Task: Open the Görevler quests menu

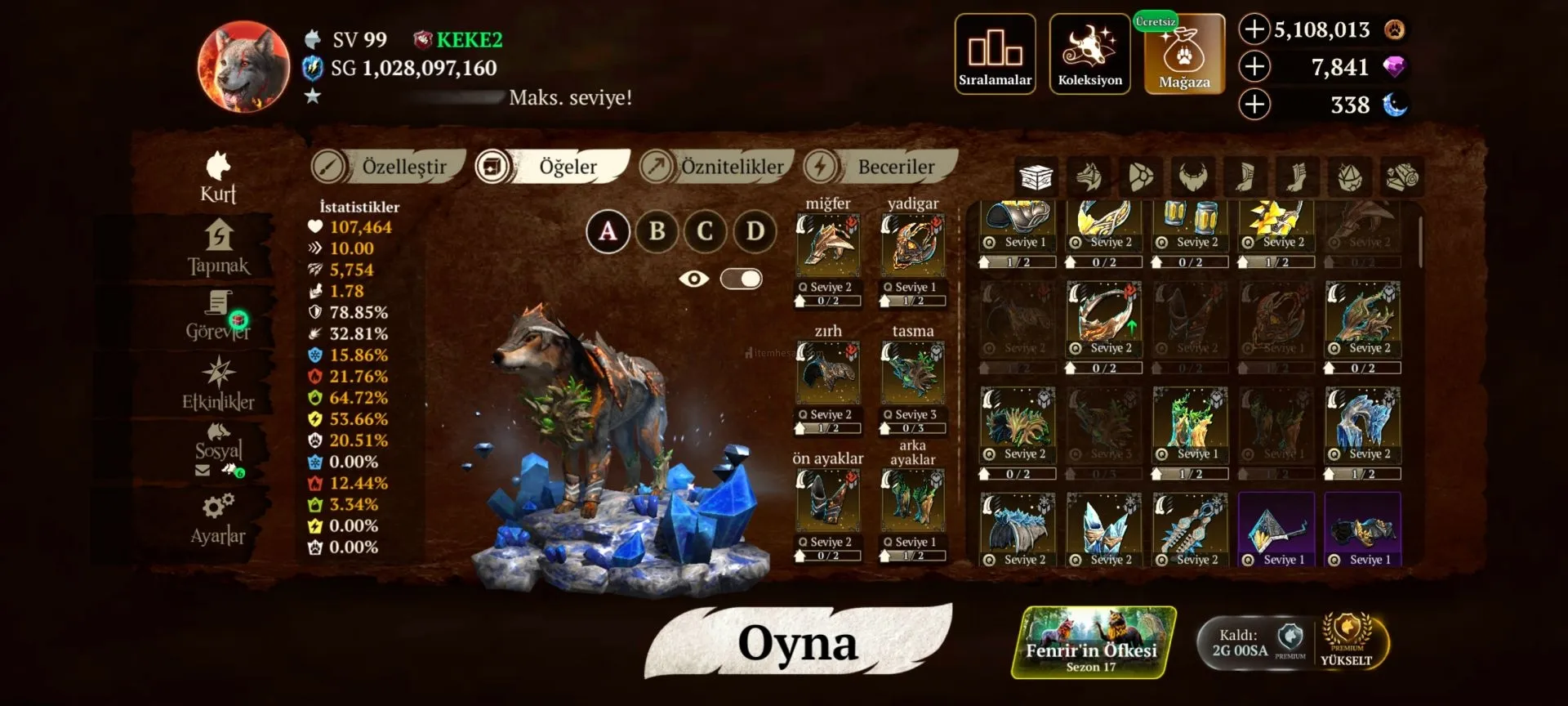Action: tap(218, 316)
